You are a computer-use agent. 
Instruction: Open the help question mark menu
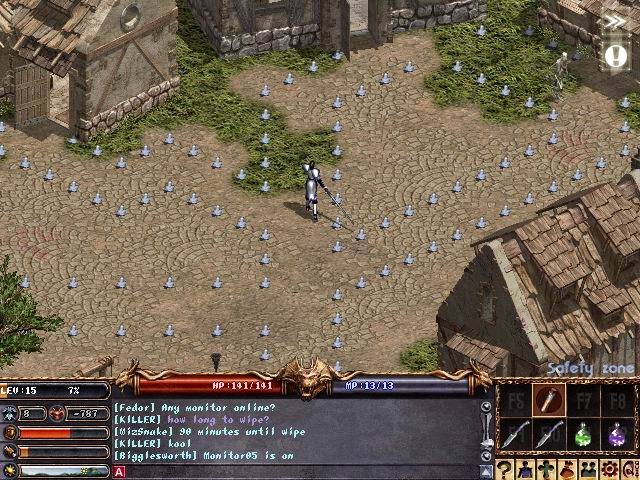(505, 468)
